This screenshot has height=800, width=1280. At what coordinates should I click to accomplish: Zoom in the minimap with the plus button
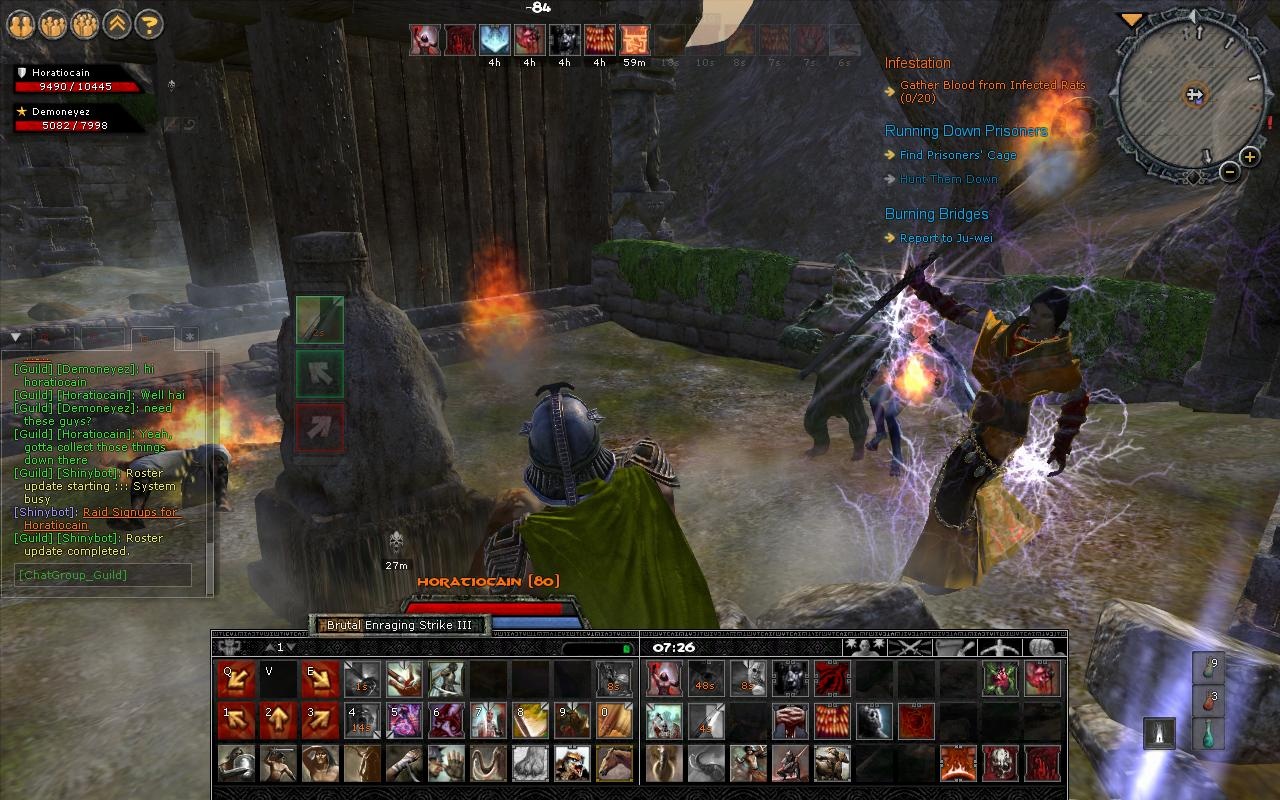(1248, 156)
